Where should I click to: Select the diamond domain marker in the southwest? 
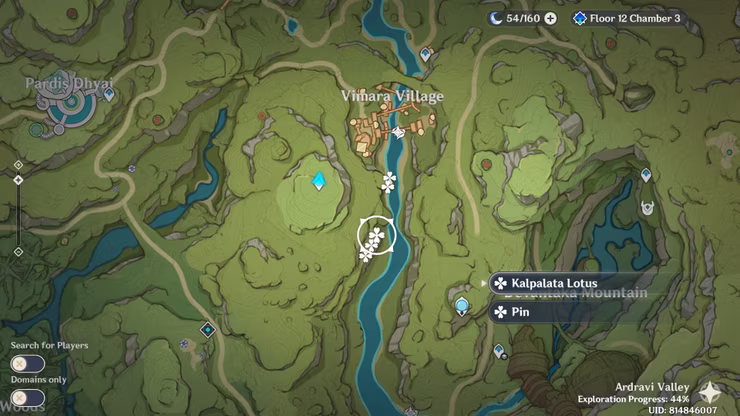pyautogui.click(x=208, y=329)
